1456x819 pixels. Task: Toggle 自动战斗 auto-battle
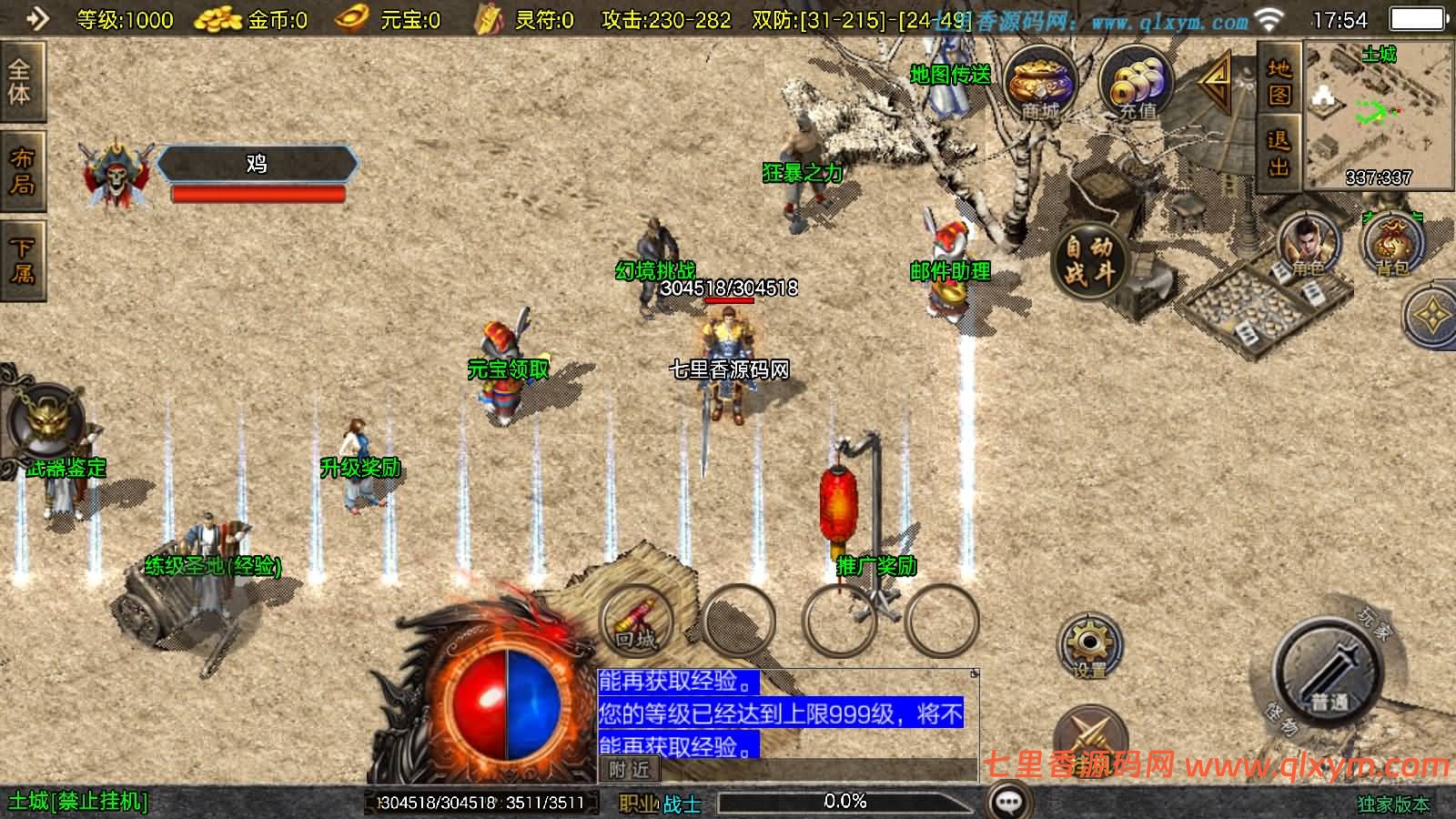[x=1089, y=259]
